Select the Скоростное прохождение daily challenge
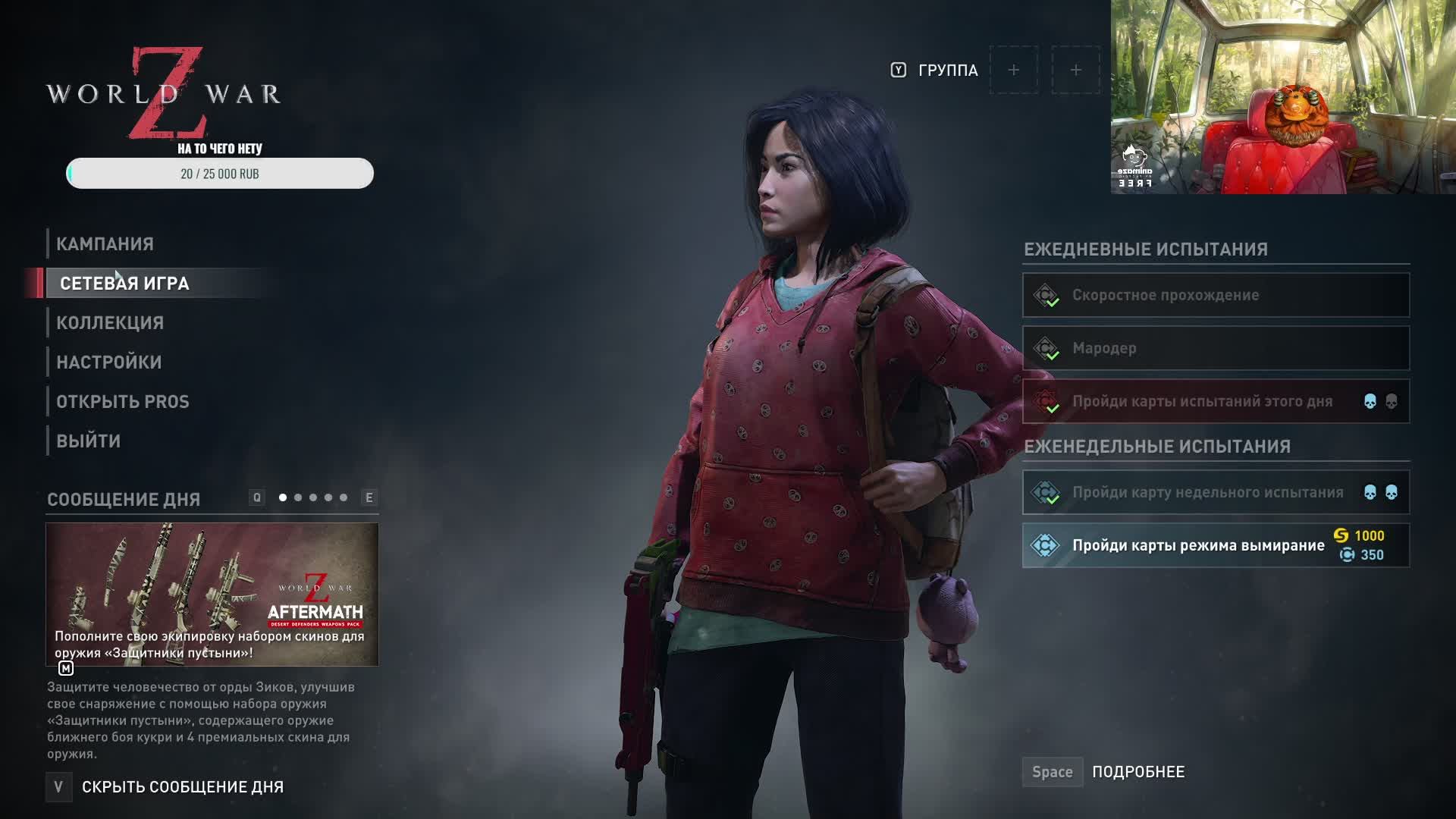This screenshot has height=819, width=1456. pos(1216,295)
